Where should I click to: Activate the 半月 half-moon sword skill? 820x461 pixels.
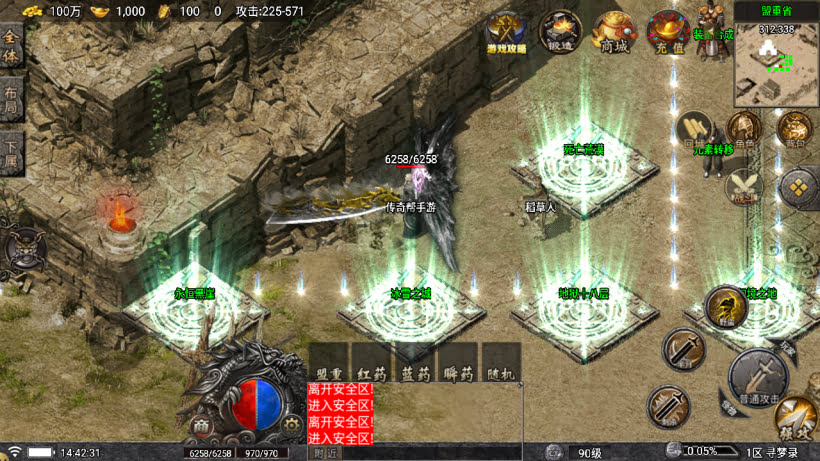pos(685,350)
